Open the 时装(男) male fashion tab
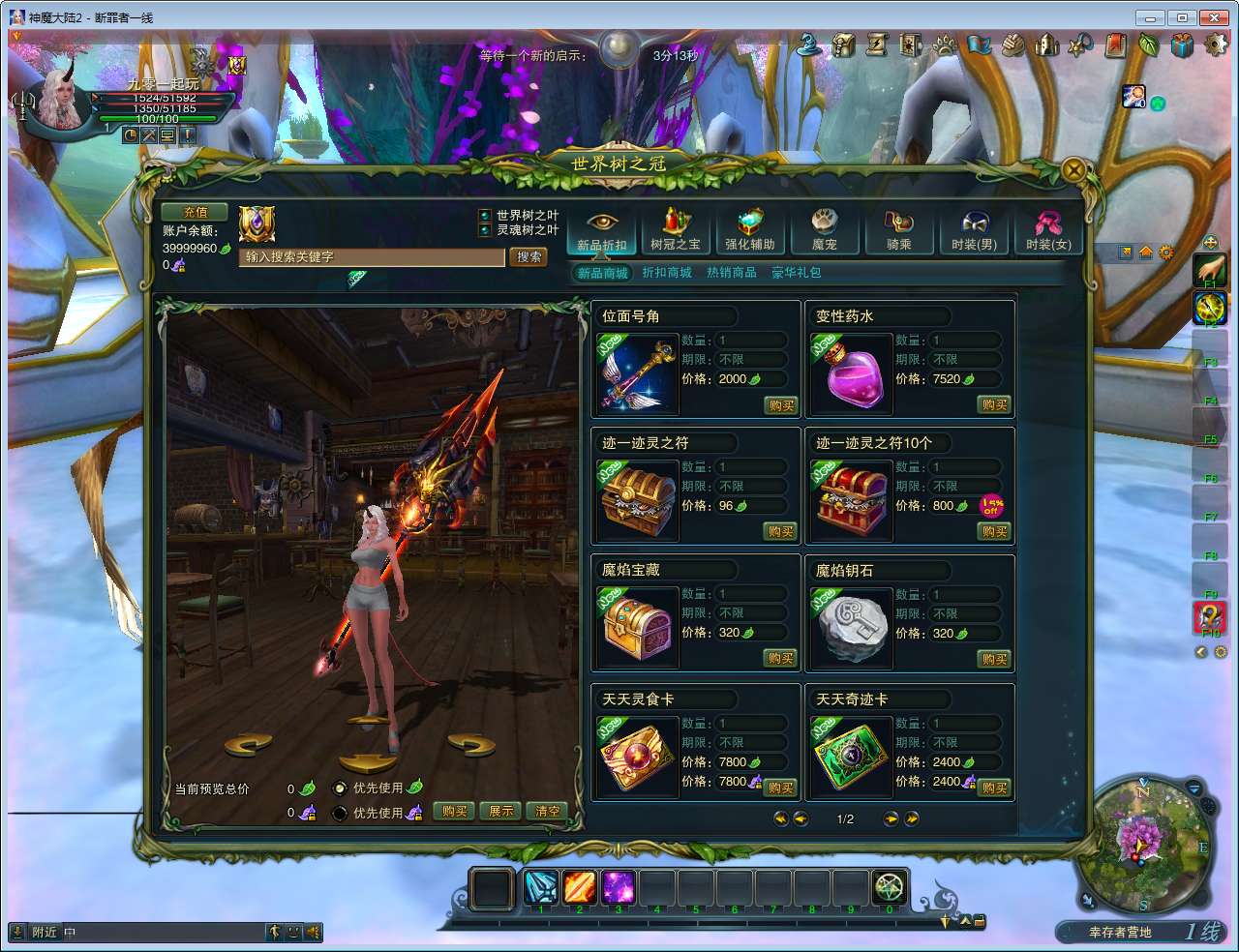This screenshot has height=952, width=1239. [974, 232]
